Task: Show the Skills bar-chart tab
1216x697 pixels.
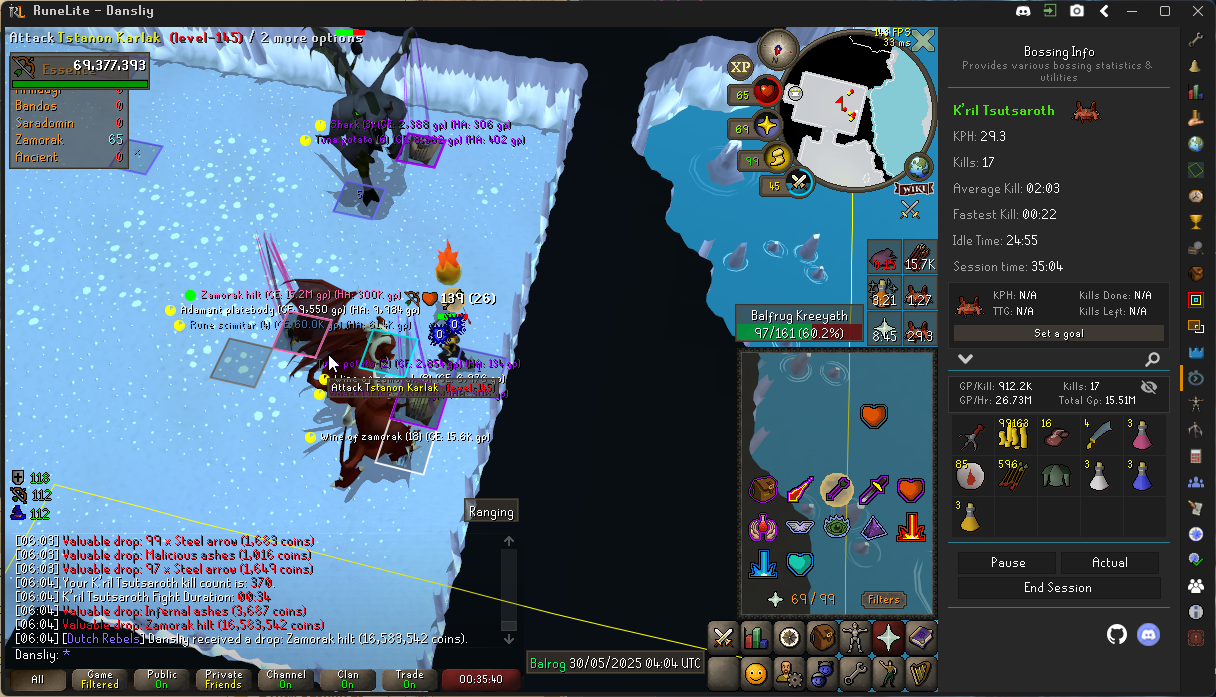Action: [757, 636]
